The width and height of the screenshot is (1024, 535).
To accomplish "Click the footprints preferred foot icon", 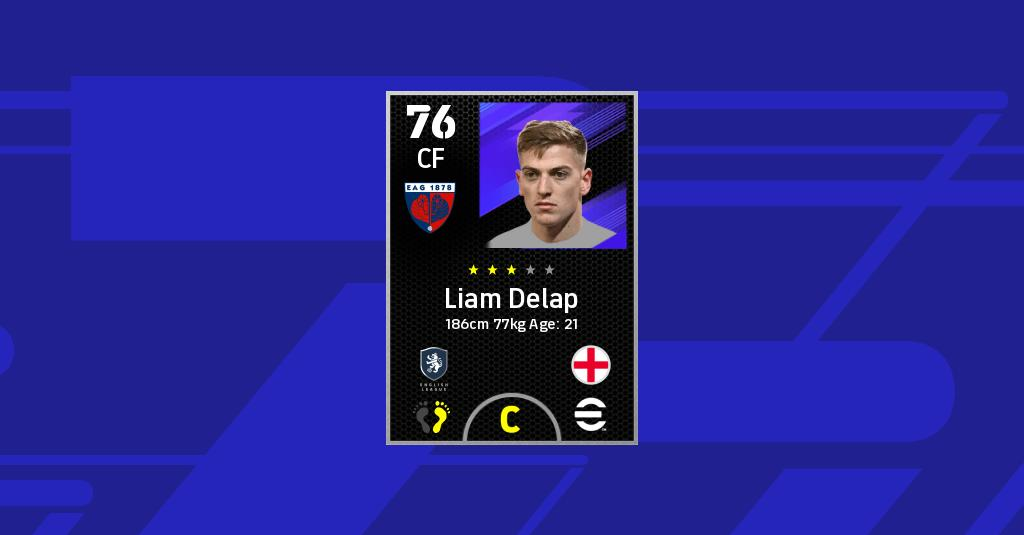I will click(432, 417).
